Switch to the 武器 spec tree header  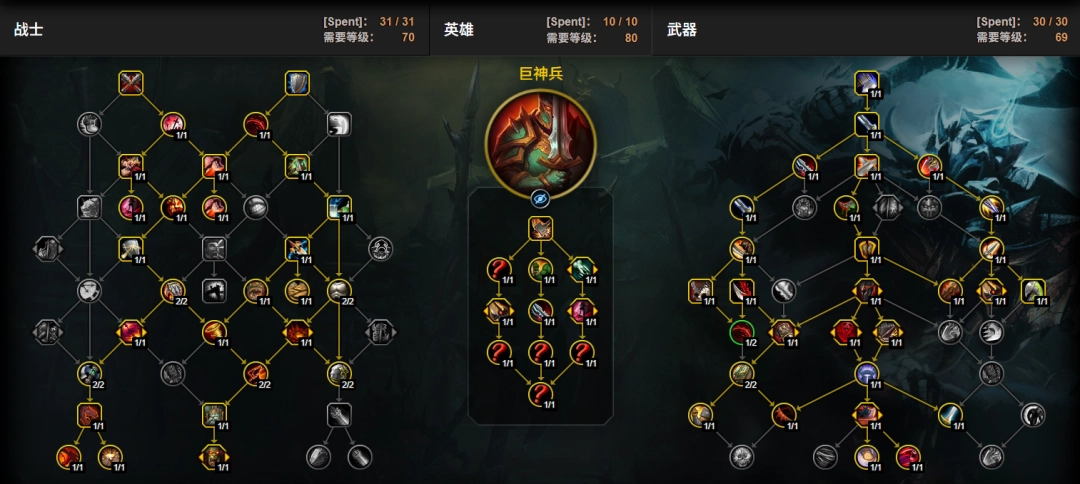(x=681, y=30)
